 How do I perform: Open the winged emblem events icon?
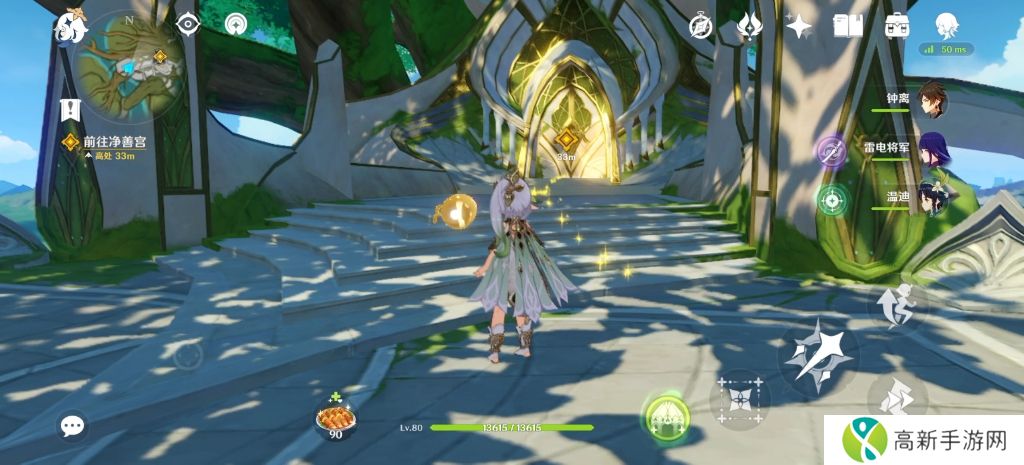pyautogui.click(x=749, y=27)
